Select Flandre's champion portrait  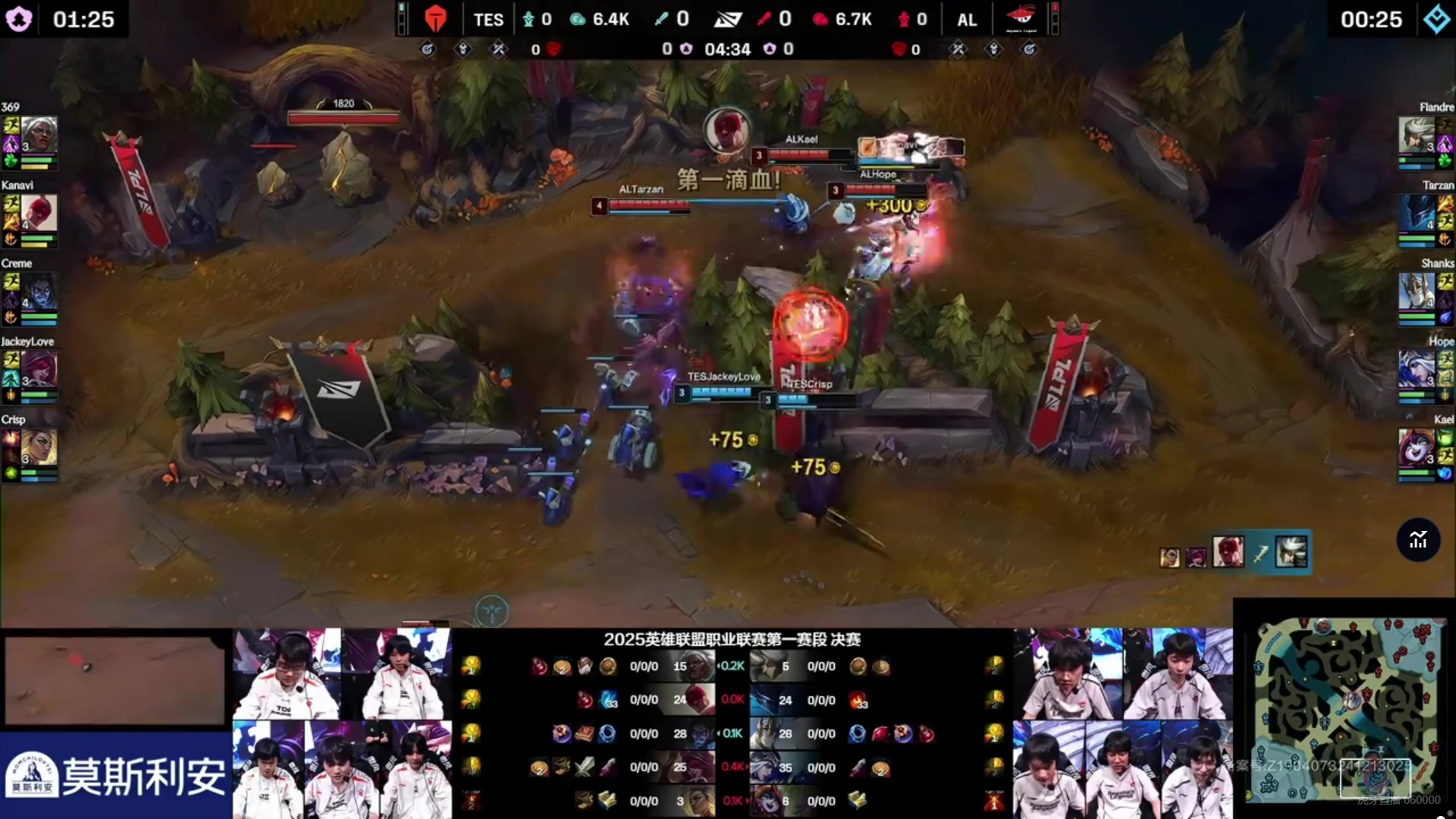coord(1416,135)
